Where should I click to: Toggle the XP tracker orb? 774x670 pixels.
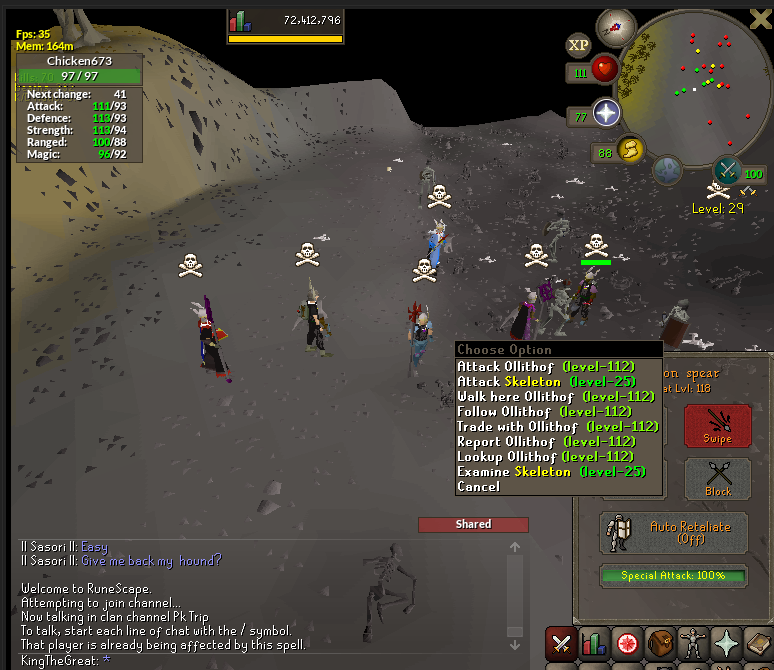(578, 45)
